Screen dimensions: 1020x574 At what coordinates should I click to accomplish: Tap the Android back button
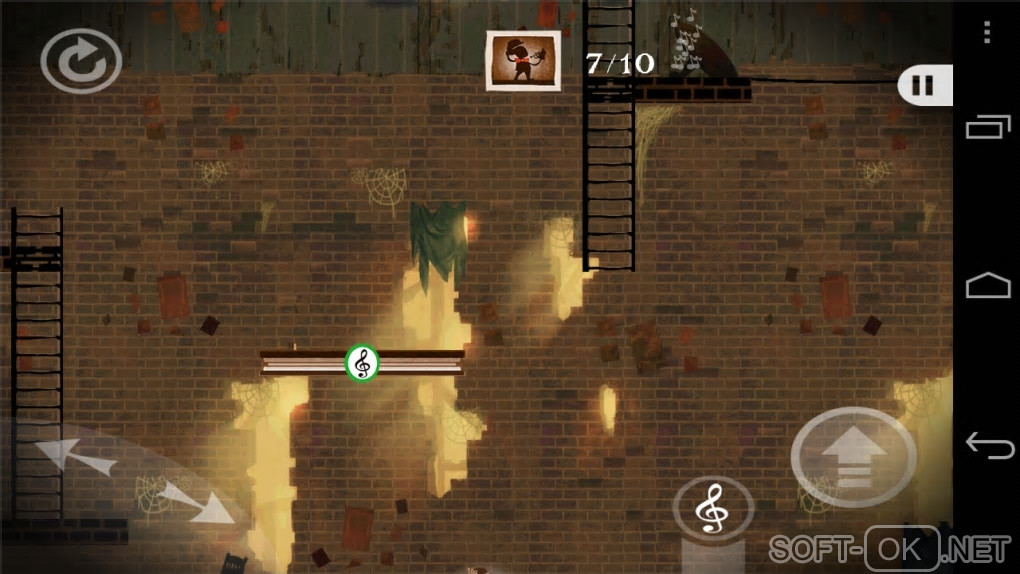pos(987,445)
